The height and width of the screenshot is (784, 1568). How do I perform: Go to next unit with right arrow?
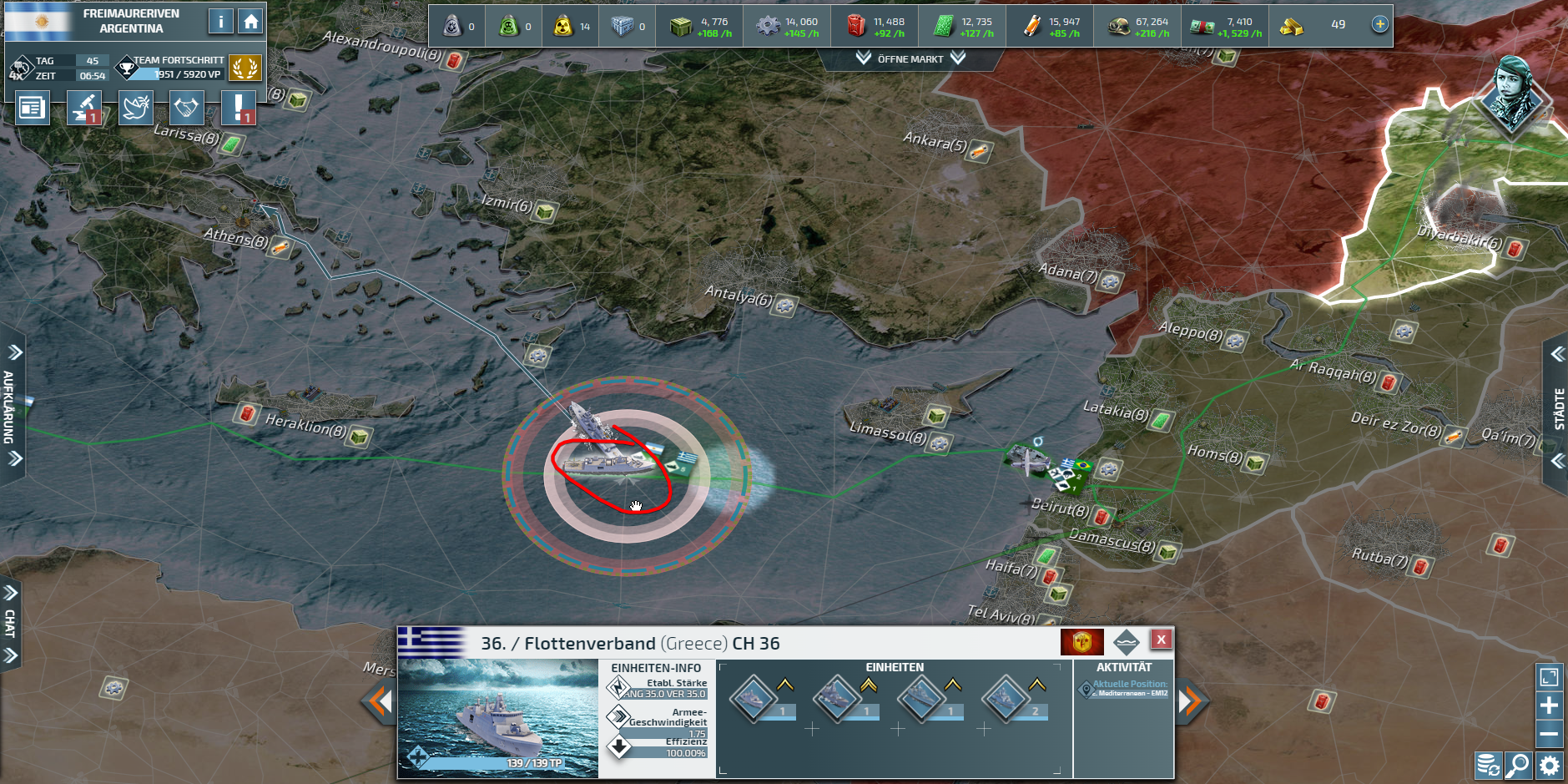1190,701
